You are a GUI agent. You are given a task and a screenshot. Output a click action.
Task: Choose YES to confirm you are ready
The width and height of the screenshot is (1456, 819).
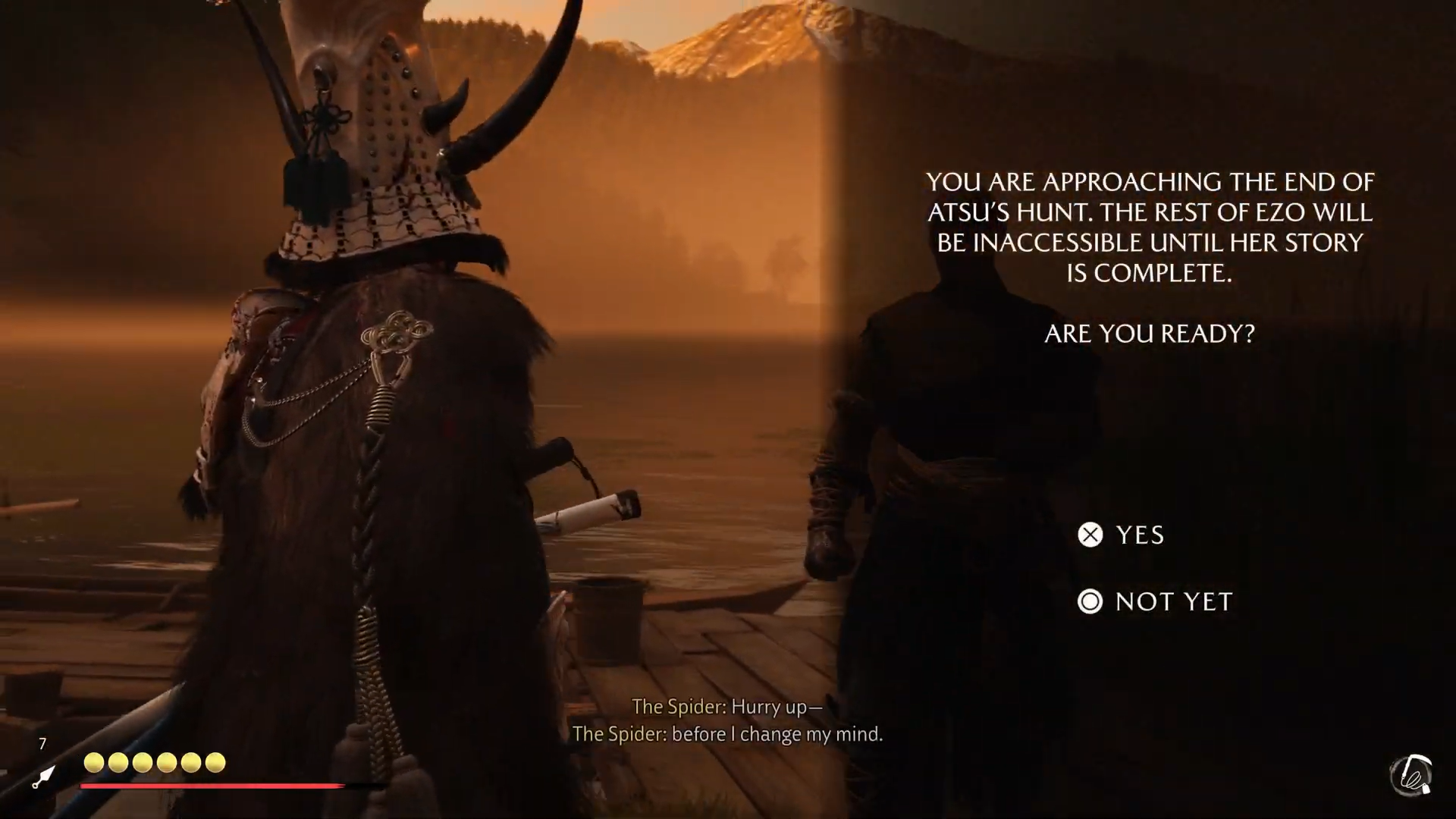coord(1121,535)
